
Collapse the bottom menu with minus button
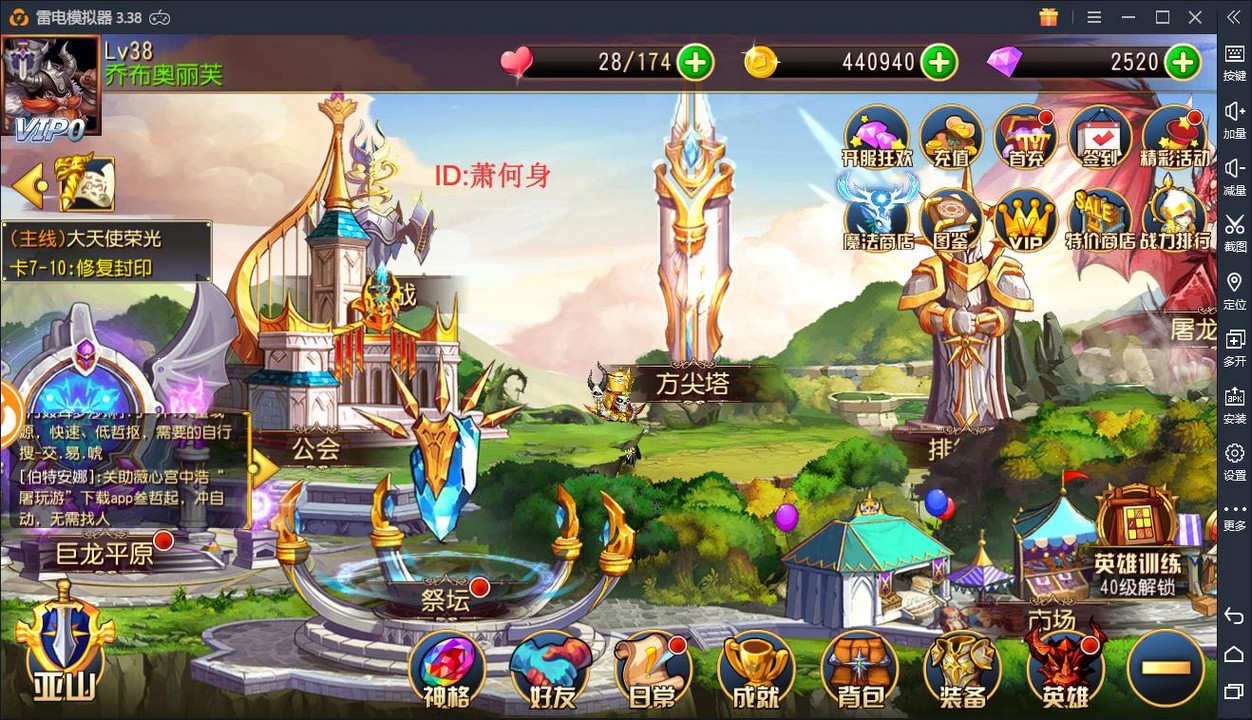[x=1165, y=668]
